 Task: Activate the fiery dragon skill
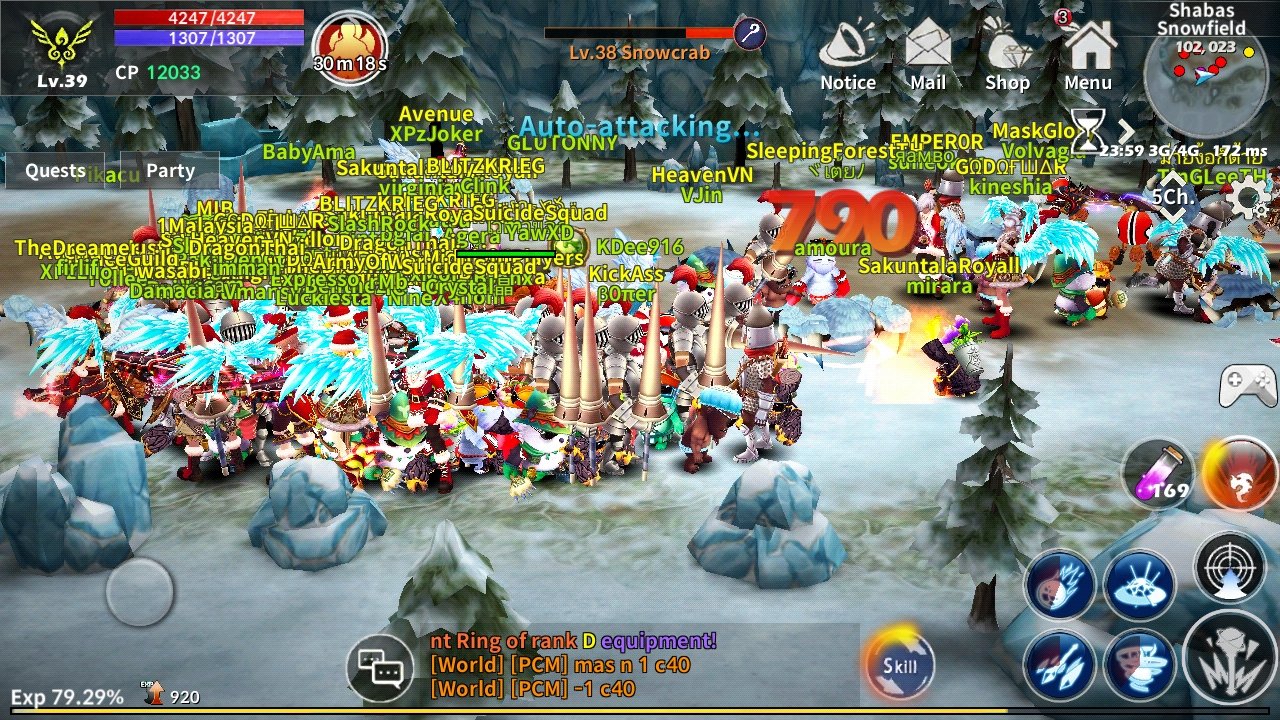click(1239, 473)
